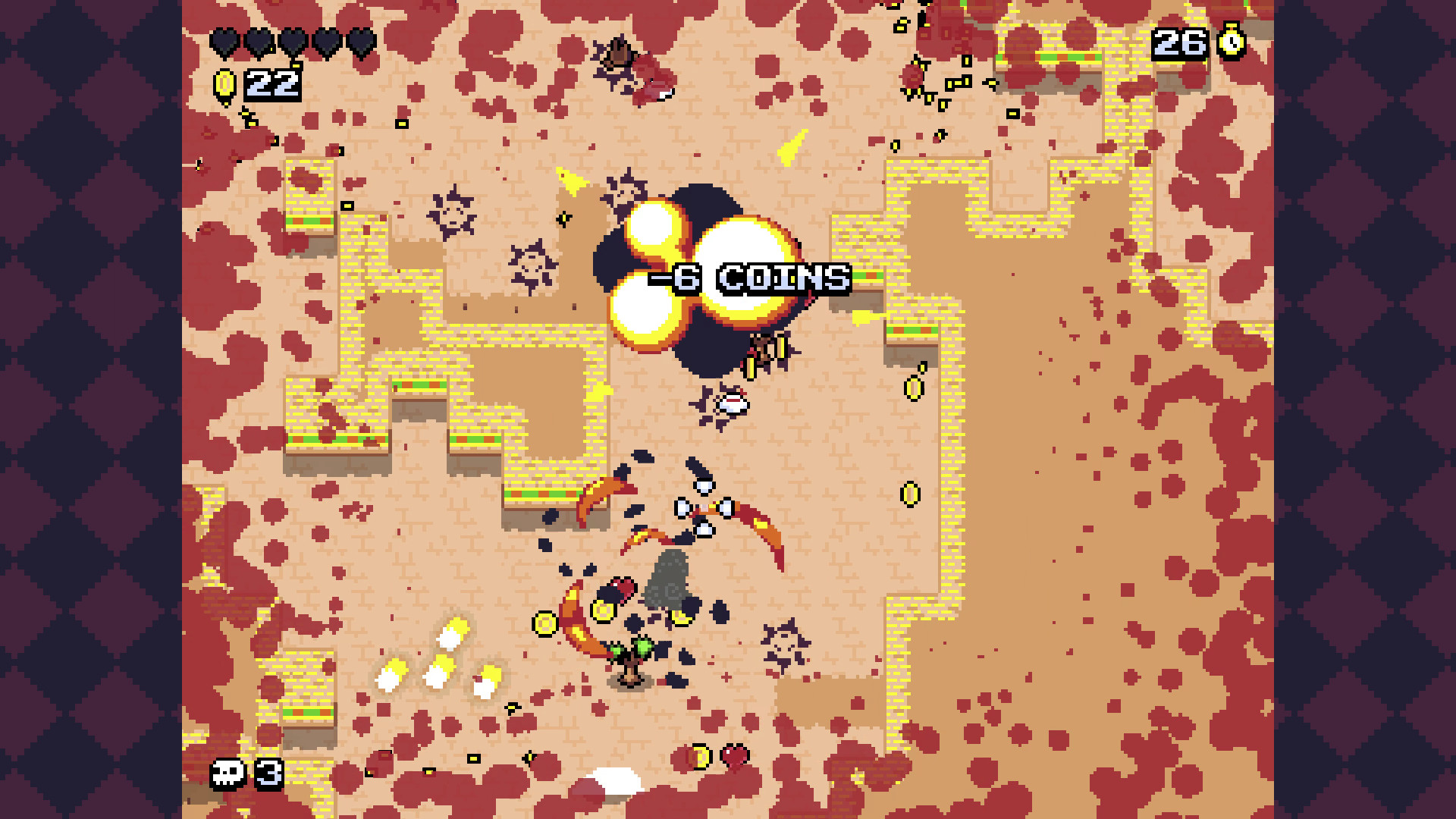Click the spinning coin left of the ruins
This screenshot has width=1456, height=819.
click(546, 623)
